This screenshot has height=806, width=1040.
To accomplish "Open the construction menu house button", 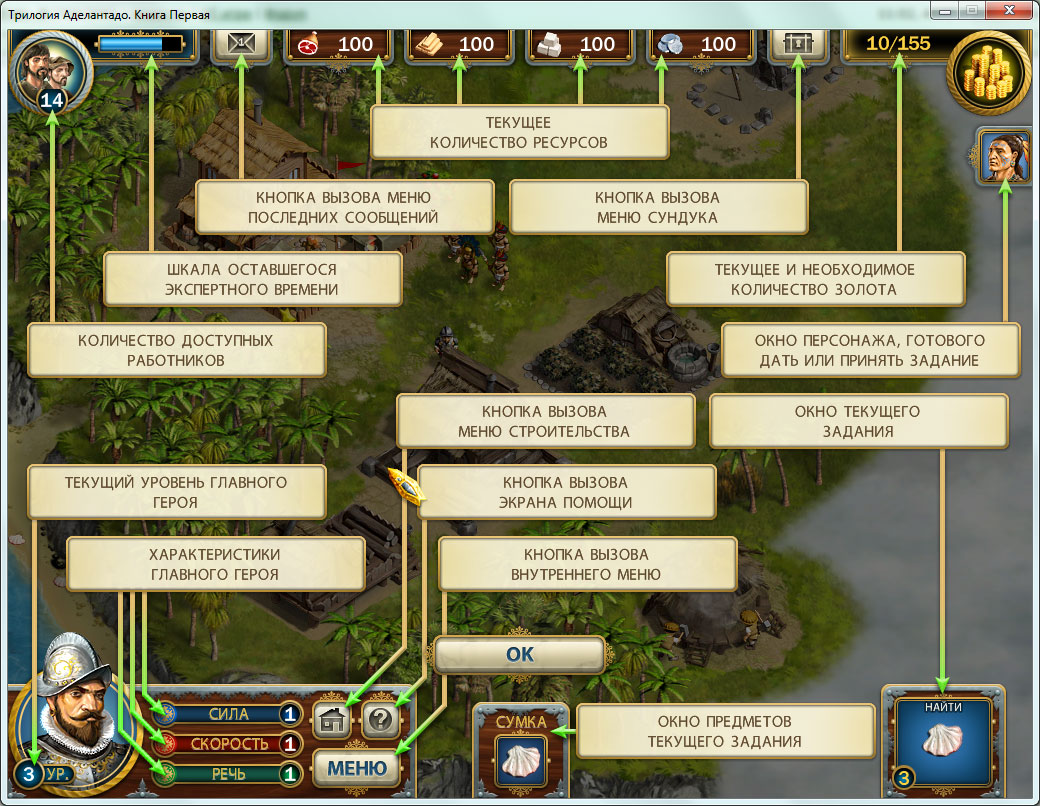I will pyautogui.click(x=333, y=719).
